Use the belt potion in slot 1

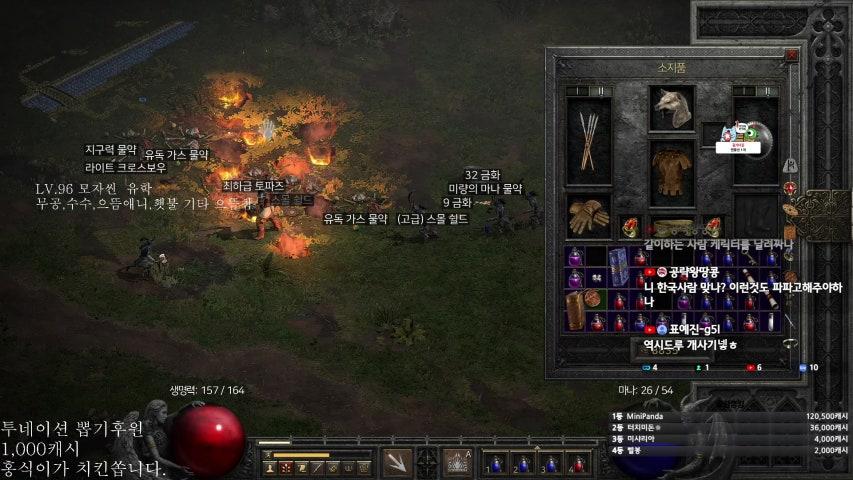(495, 463)
